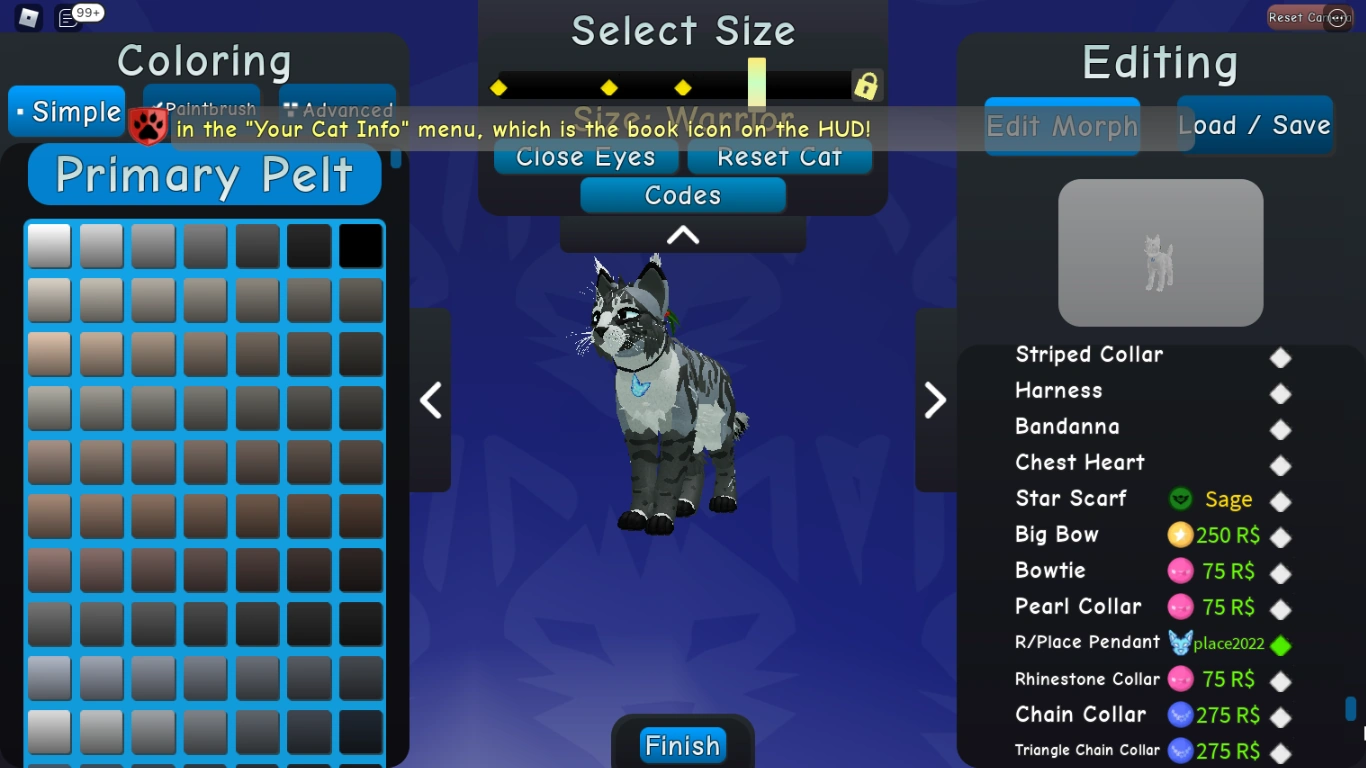Toggle the Harness diamond on

tap(1281, 392)
